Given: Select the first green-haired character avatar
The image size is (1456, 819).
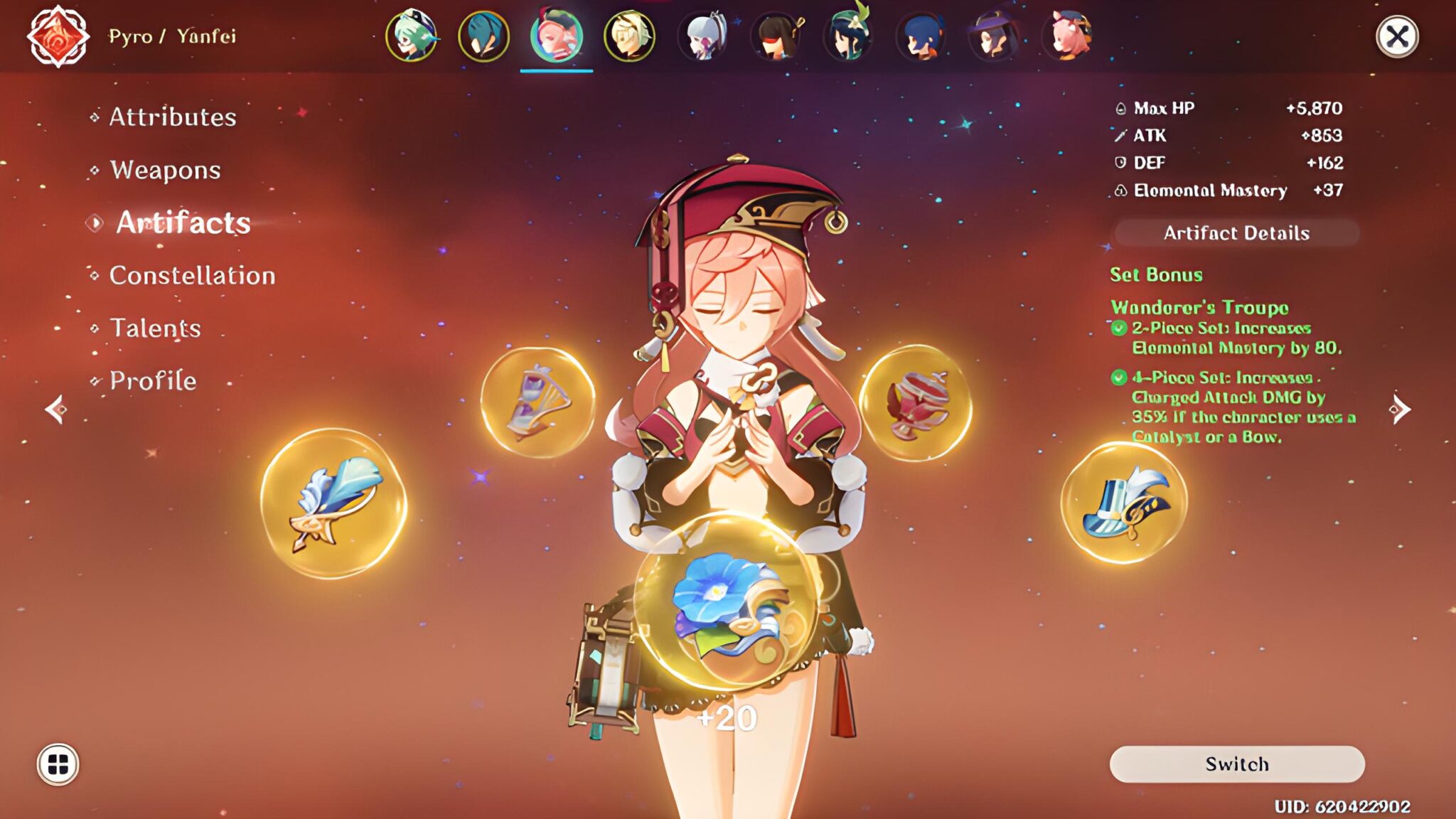Looking at the screenshot, I should pyautogui.click(x=413, y=37).
